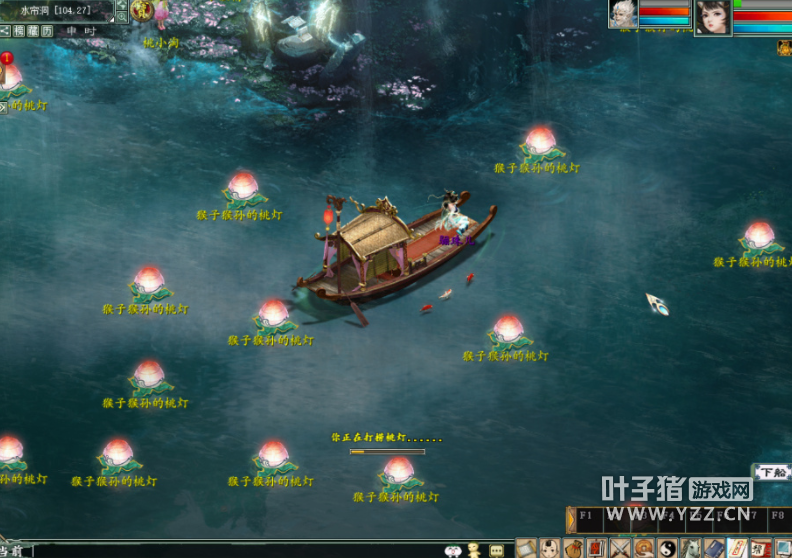Screen dimensions: 792x558
Task: Open the 榜 ranking button
Action: coord(19,31)
